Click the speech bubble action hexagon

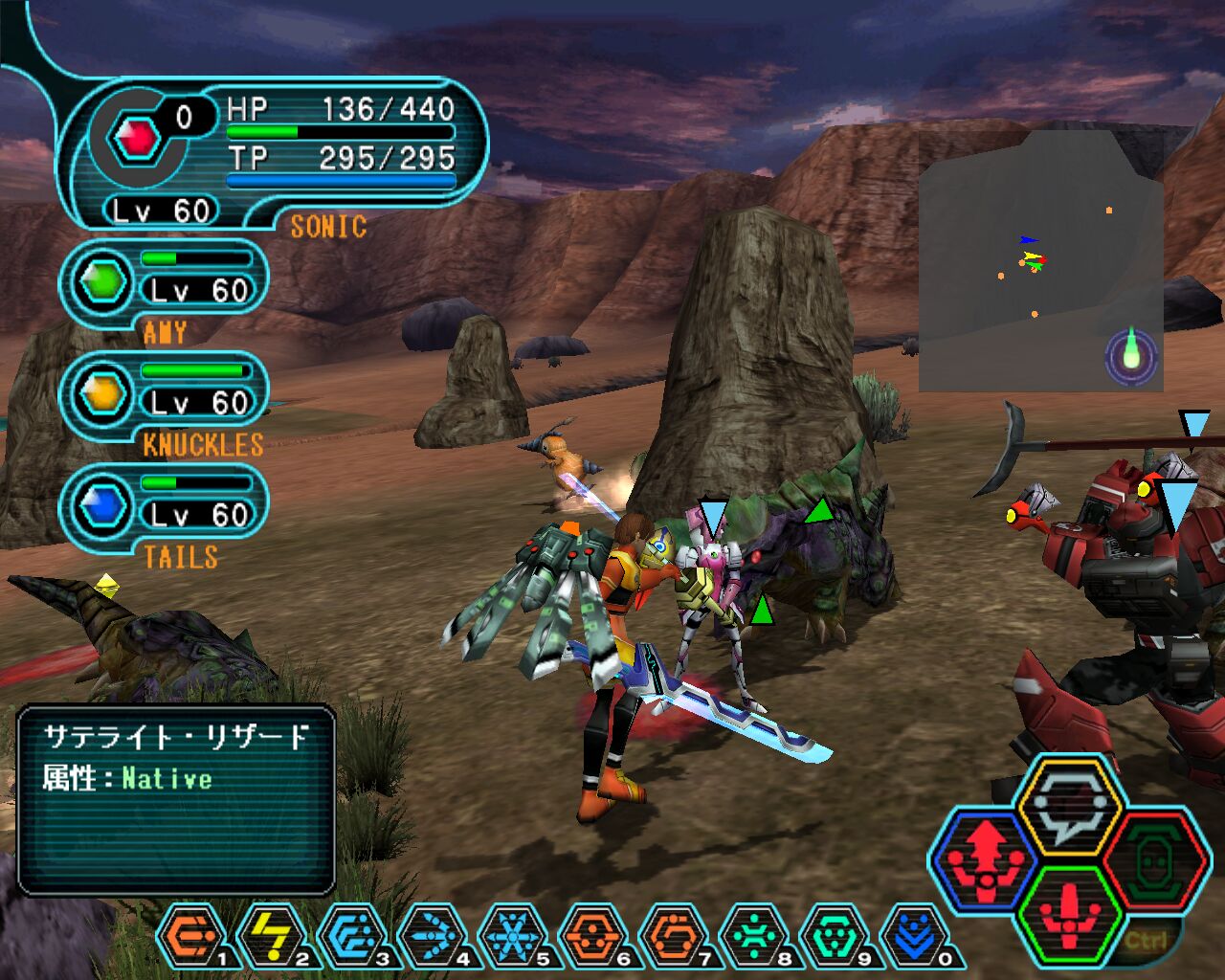tap(1068, 805)
